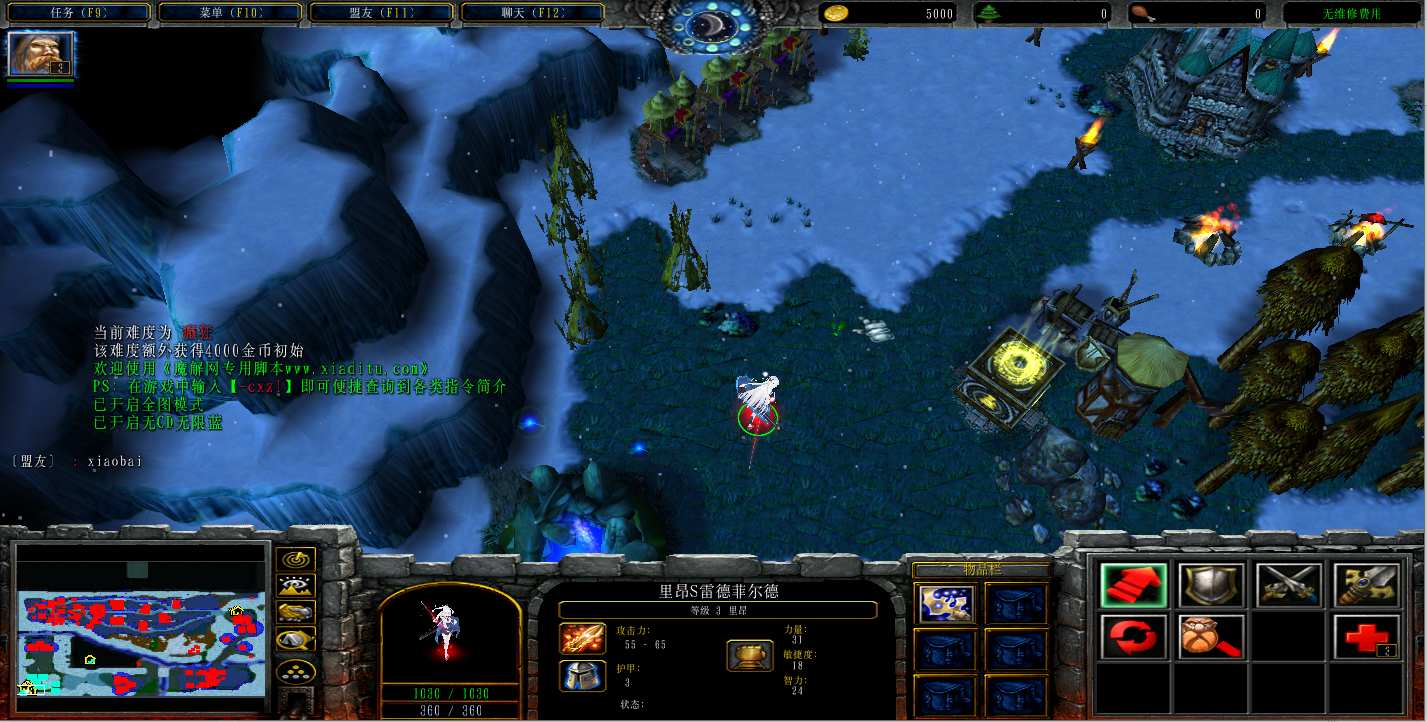Activate the minimap signal ping button
The height and width of the screenshot is (722, 1427).
(296, 560)
